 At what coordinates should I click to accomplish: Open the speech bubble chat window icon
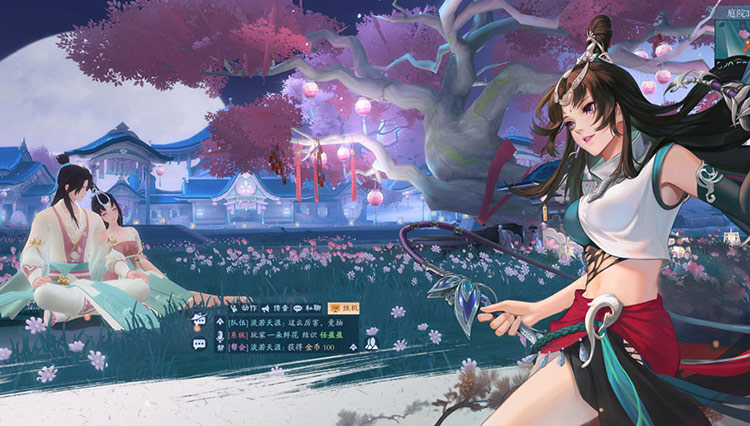point(199,343)
